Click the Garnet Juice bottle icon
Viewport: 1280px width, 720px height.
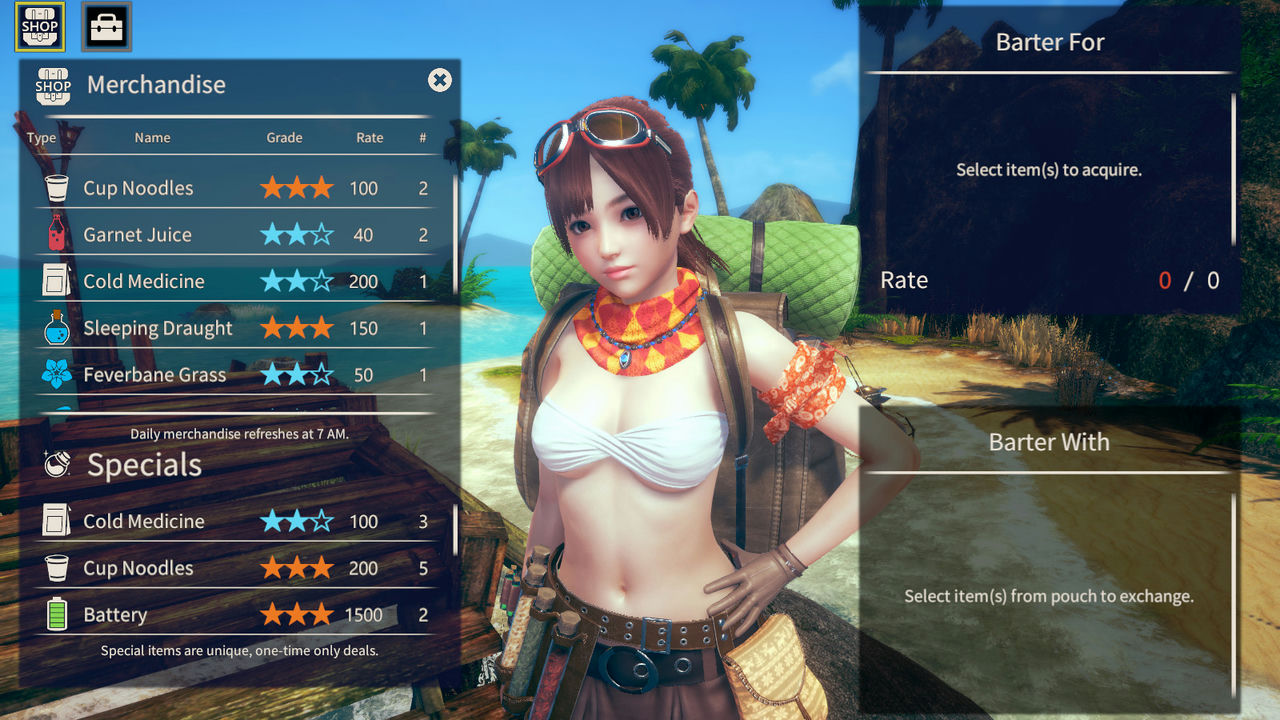[55, 234]
